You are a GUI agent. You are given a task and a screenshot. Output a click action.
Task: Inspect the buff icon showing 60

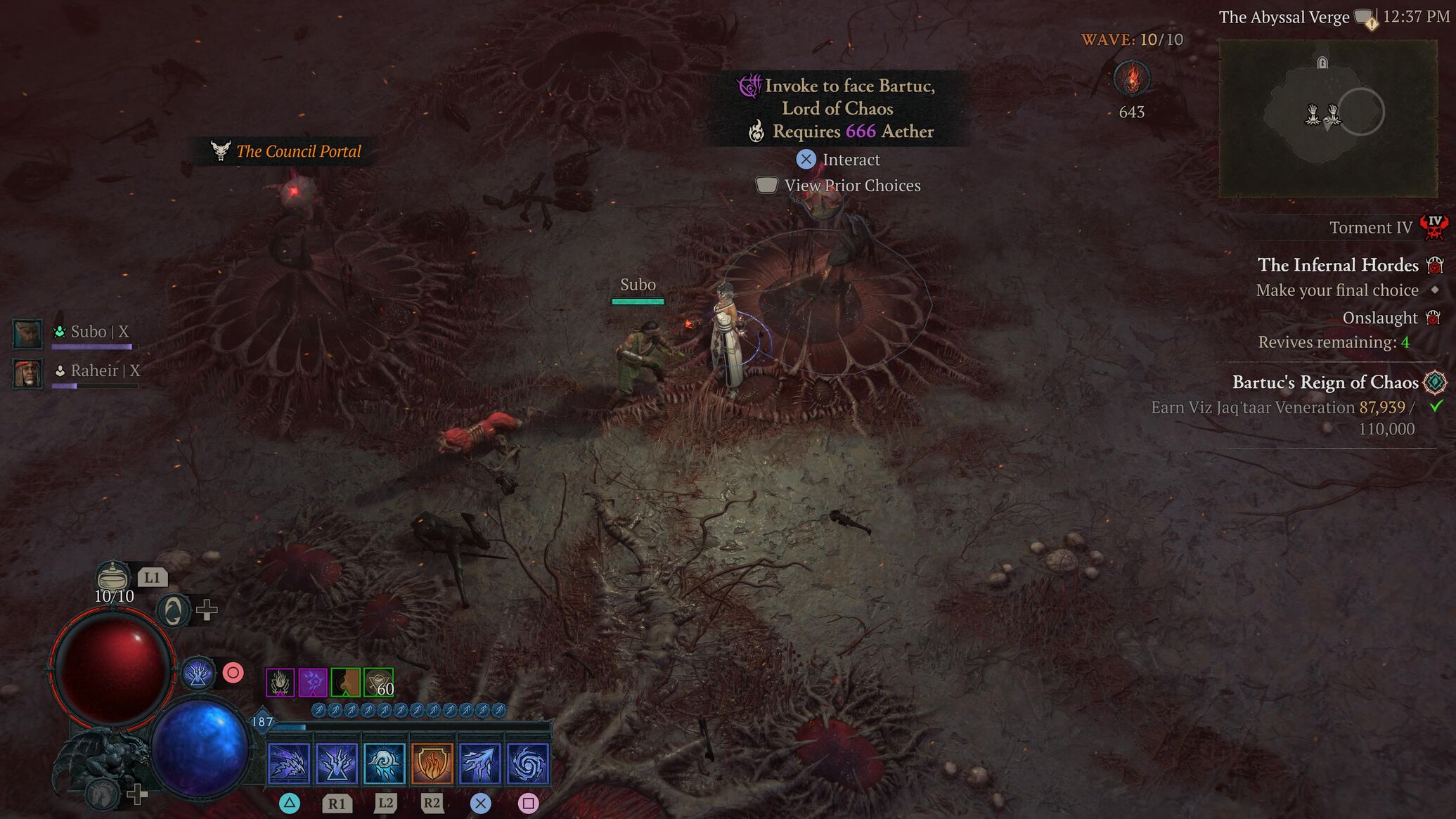point(379,682)
